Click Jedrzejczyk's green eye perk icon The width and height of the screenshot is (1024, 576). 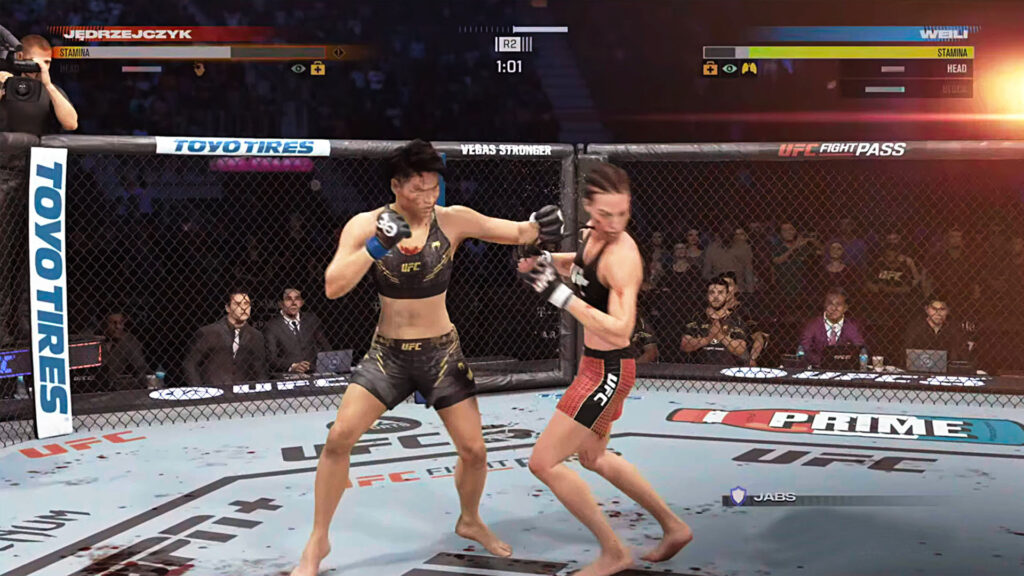(x=298, y=68)
